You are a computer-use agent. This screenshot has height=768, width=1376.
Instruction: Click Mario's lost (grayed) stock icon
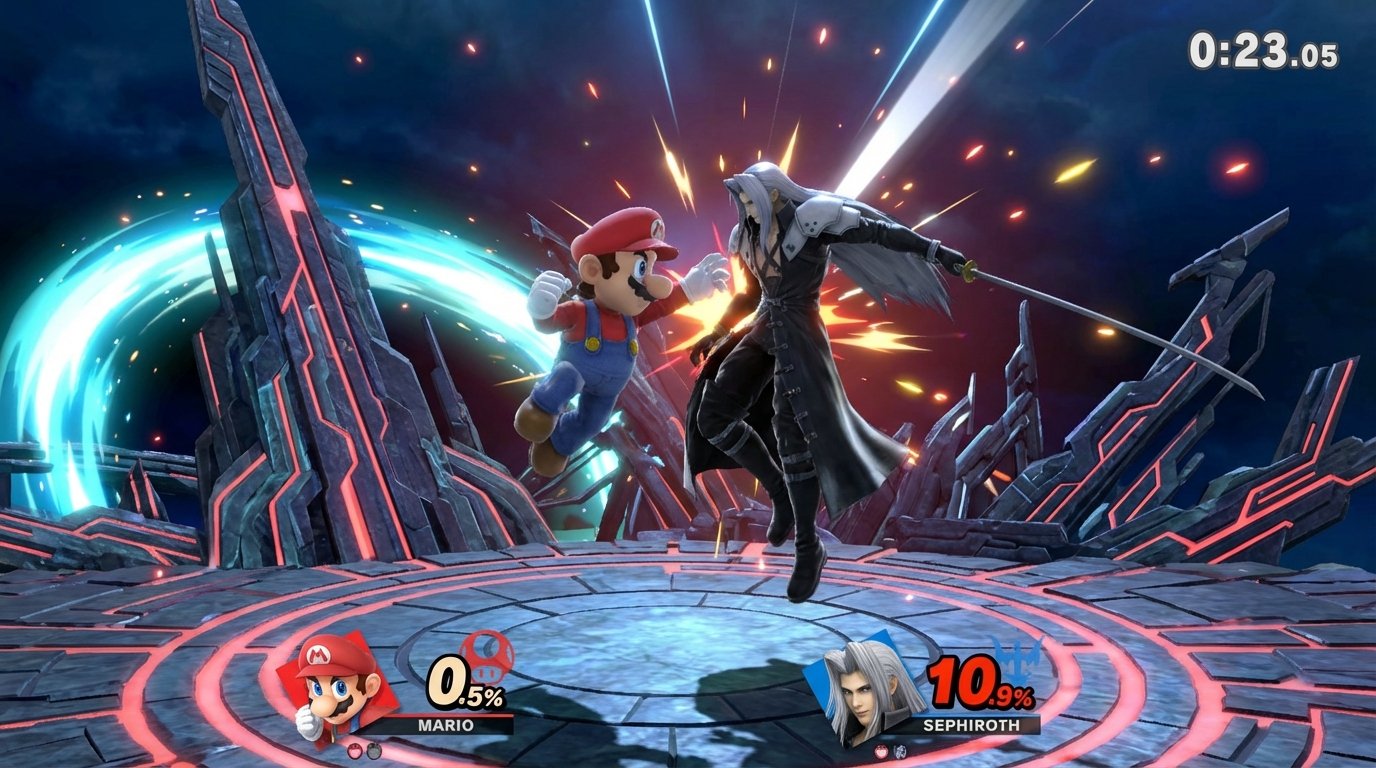[374, 752]
